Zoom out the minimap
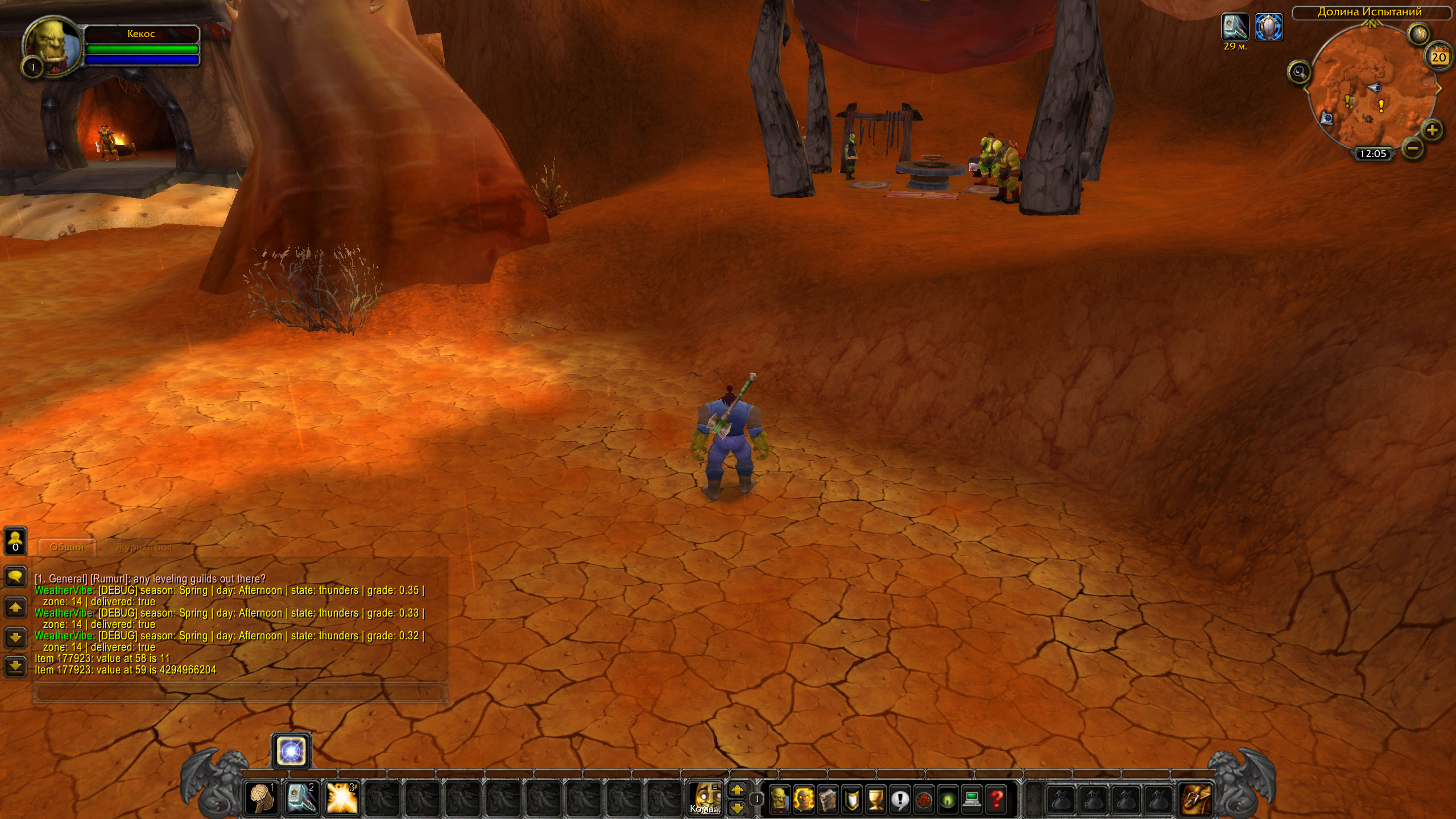Image resolution: width=1456 pixels, height=819 pixels. [x=1413, y=149]
